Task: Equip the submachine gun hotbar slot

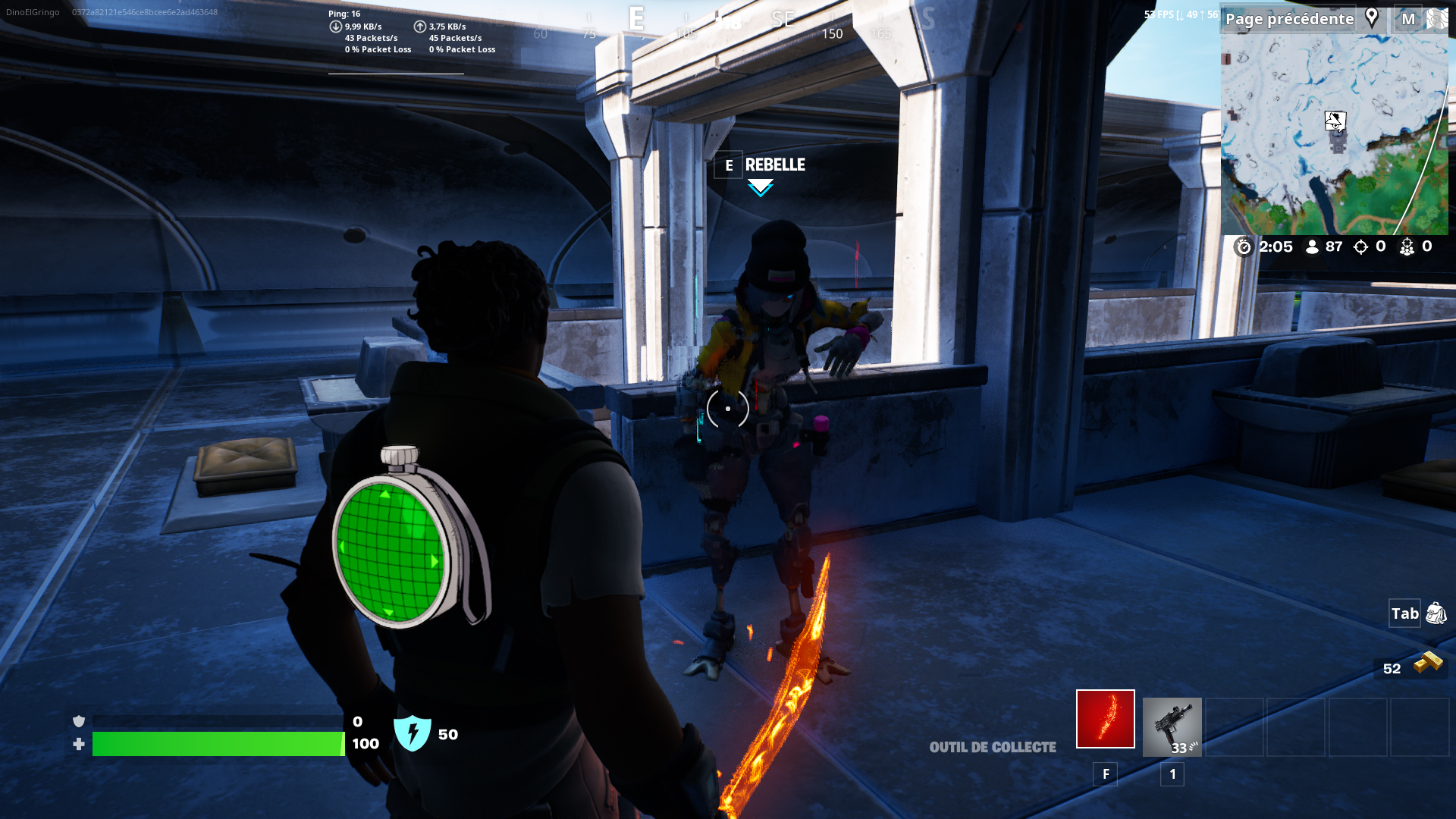Action: click(x=1172, y=726)
